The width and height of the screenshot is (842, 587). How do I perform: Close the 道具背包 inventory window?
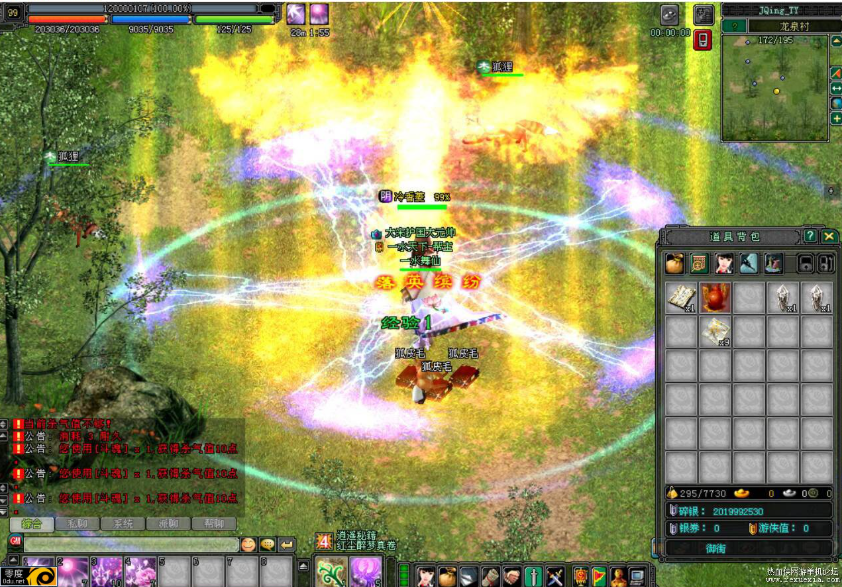tap(829, 236)
